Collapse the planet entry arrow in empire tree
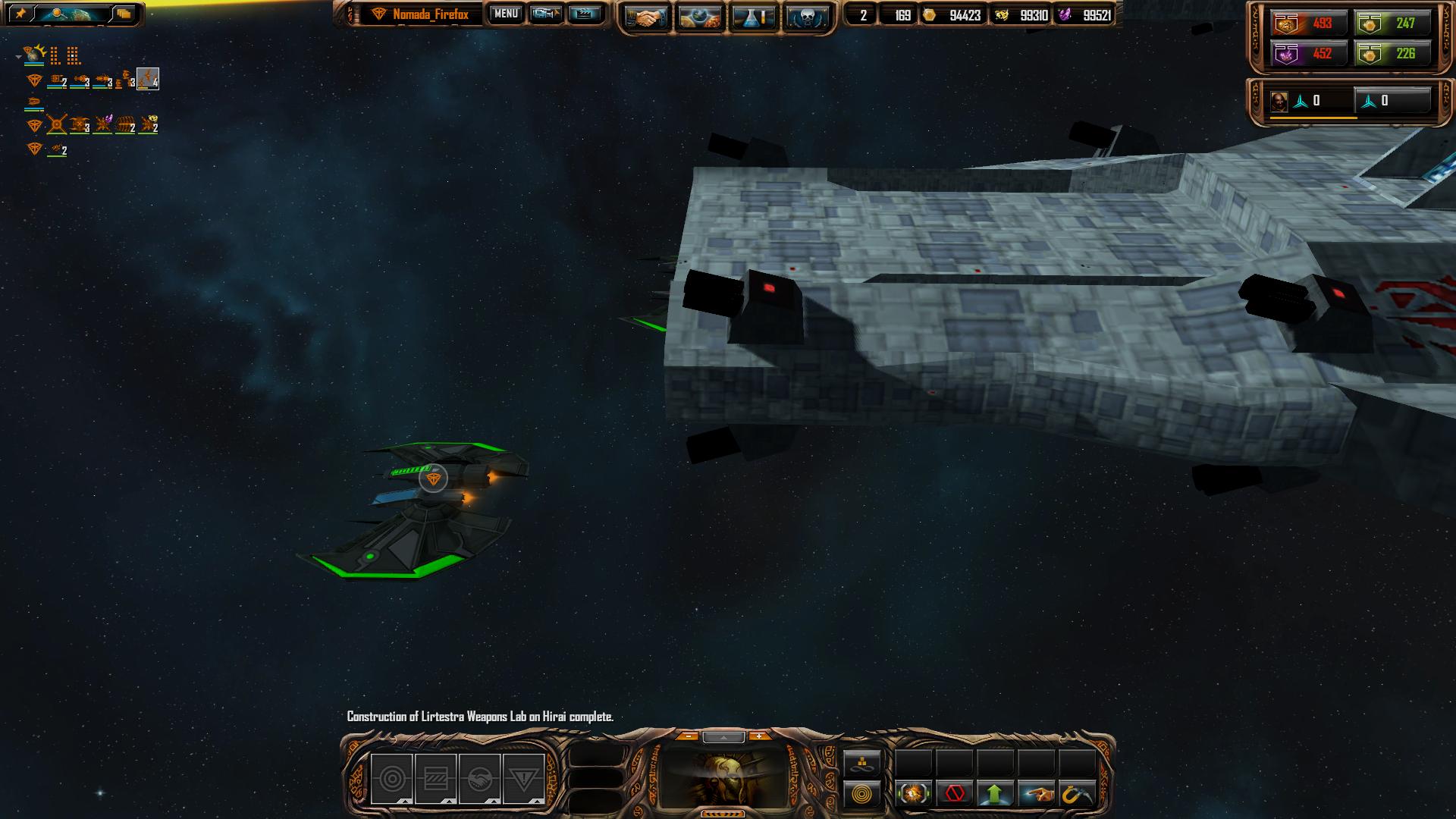Screen dimensions: 1456x819 [18, 56]
